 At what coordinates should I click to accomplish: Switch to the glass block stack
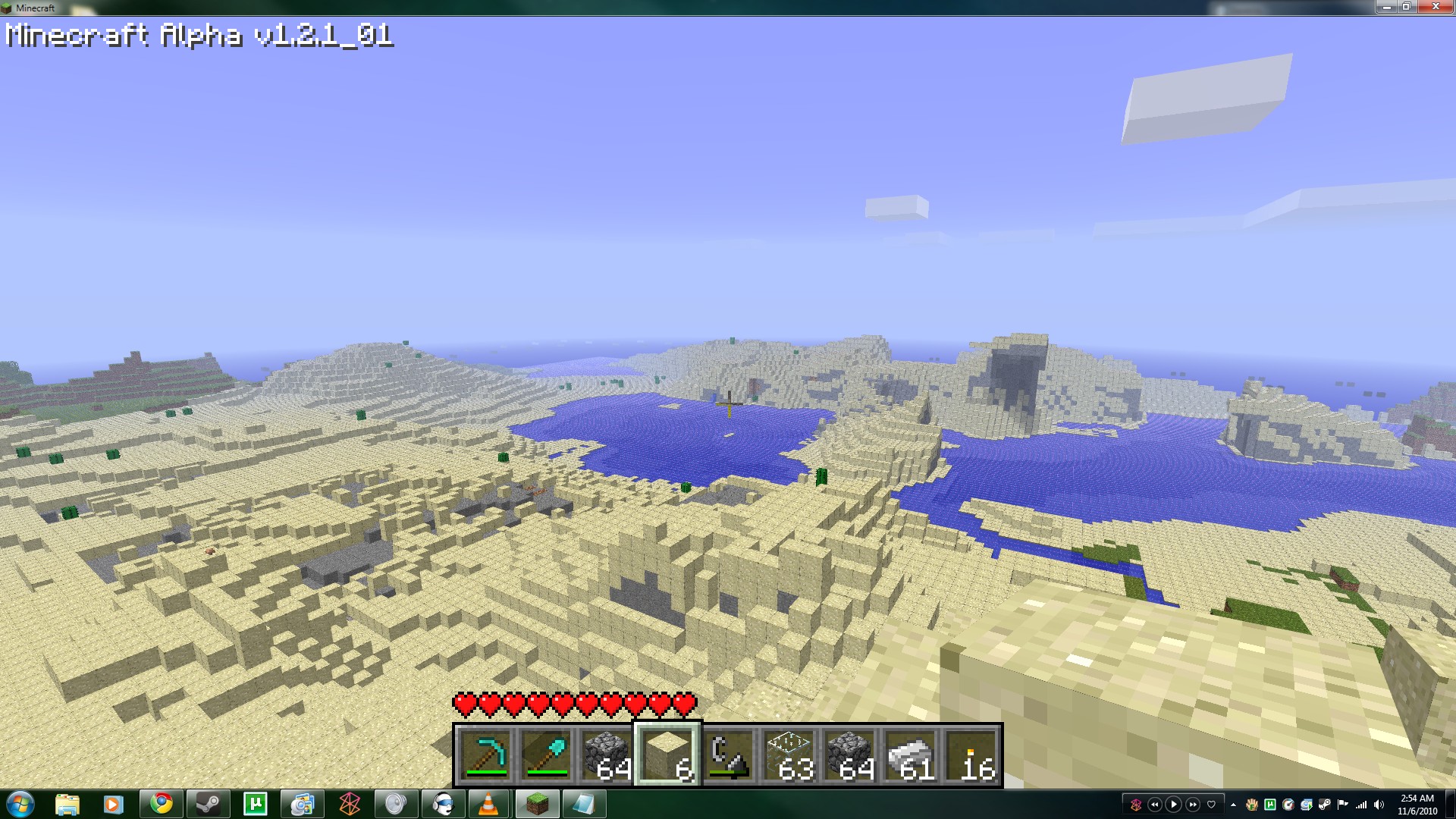(x=789, y=755)
